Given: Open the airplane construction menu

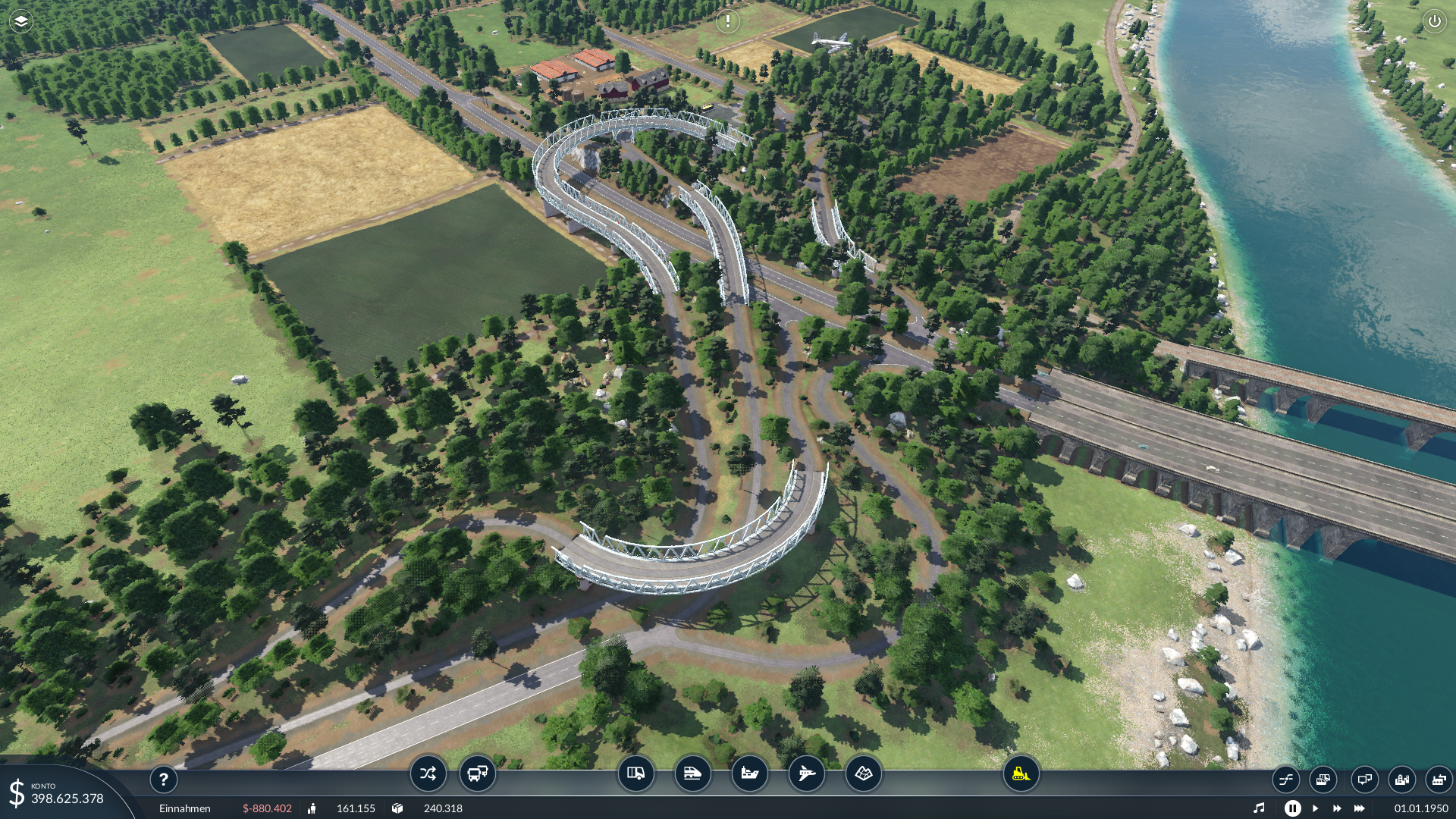Looking at the screenshot, I should (x=806, y=773).
